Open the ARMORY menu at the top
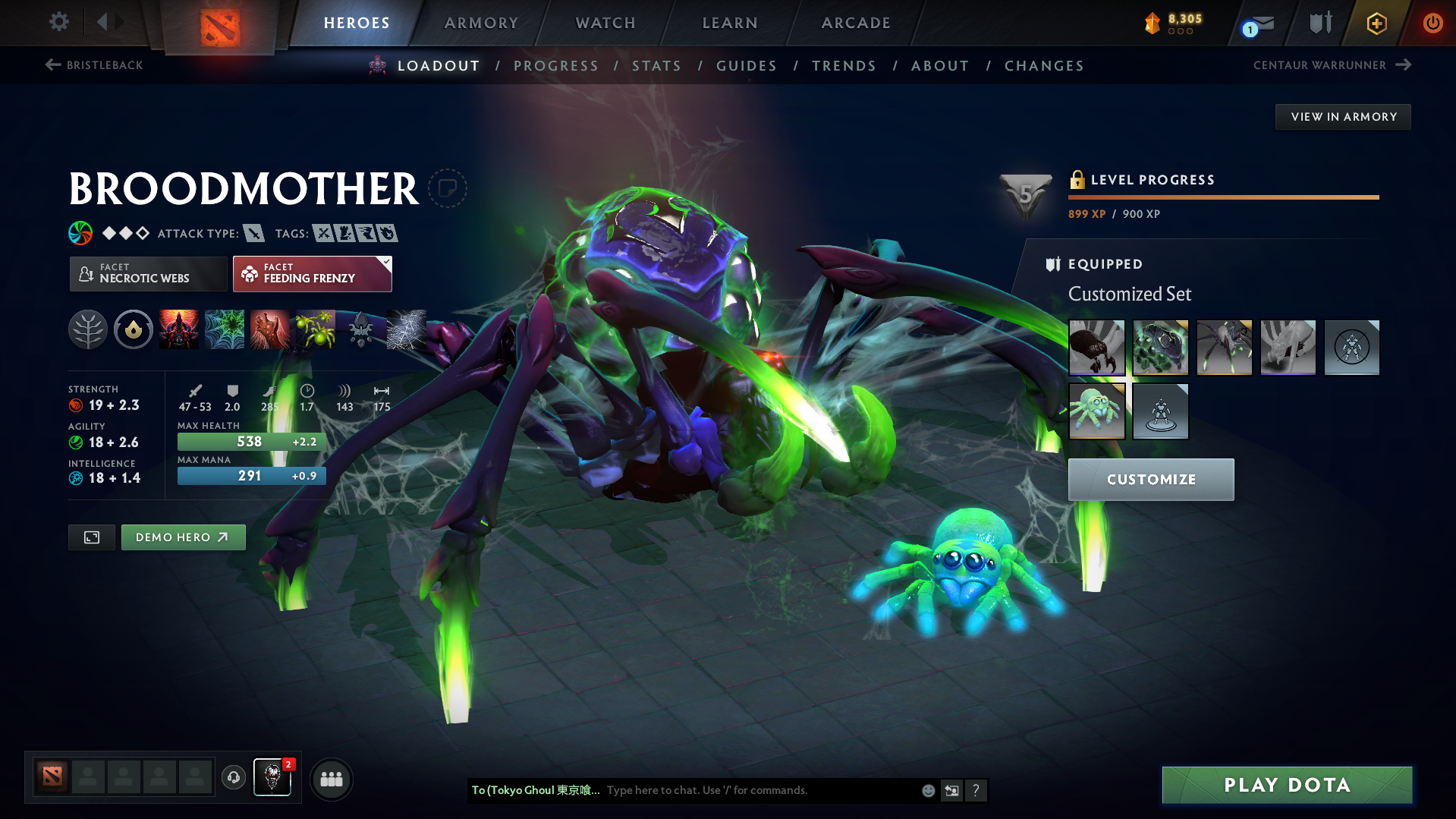 (481, 23)
